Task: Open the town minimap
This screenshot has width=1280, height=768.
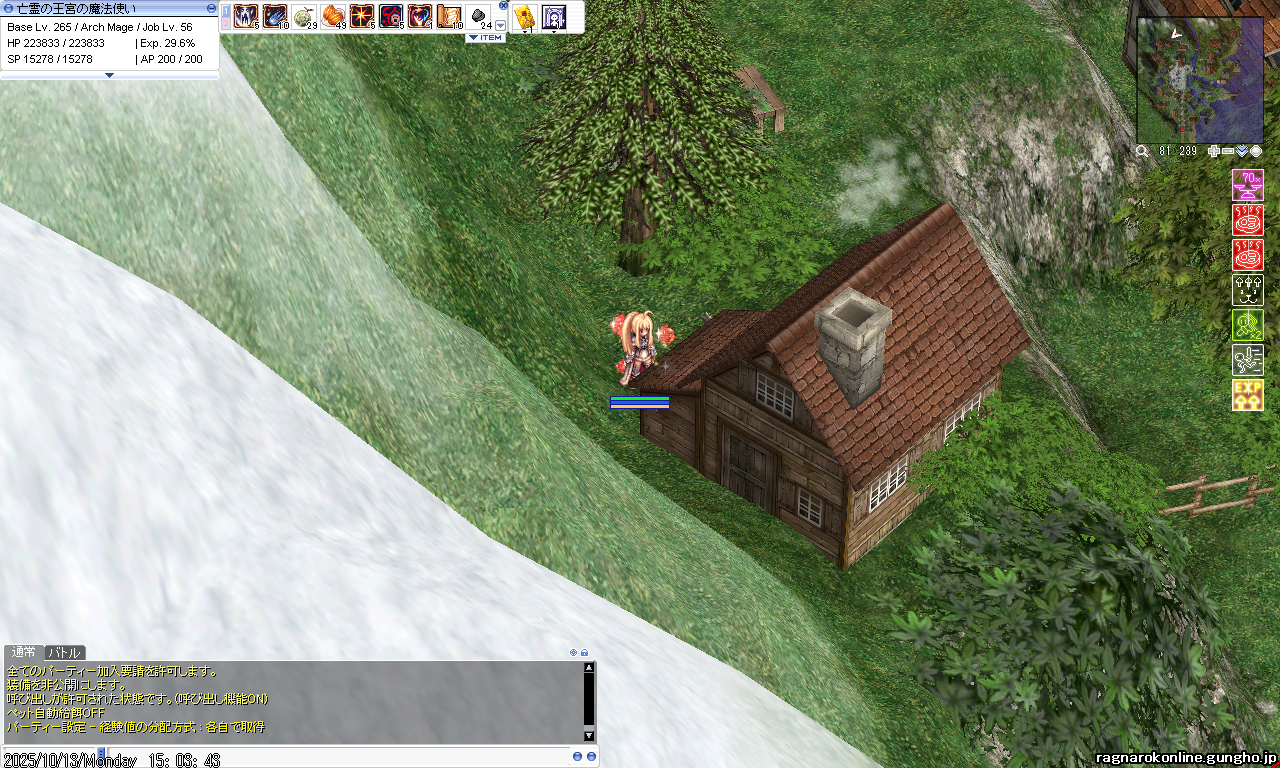Action: 1200,80
